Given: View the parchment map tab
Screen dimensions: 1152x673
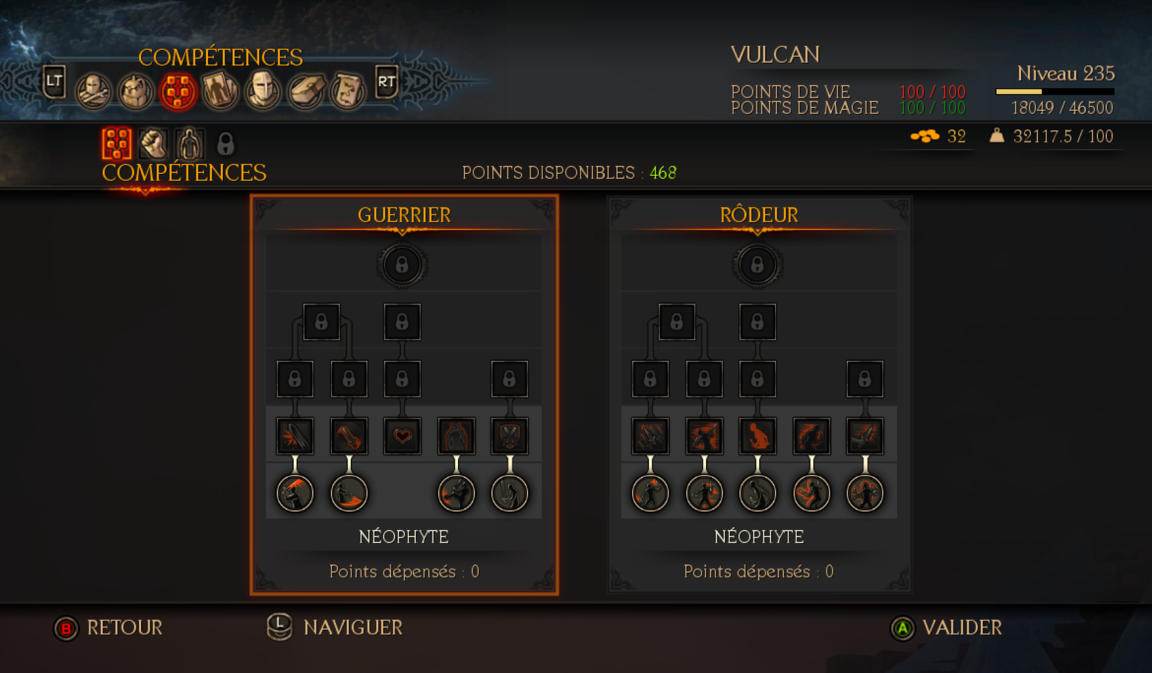Looking at the screenshot, I should click(347, 91).
